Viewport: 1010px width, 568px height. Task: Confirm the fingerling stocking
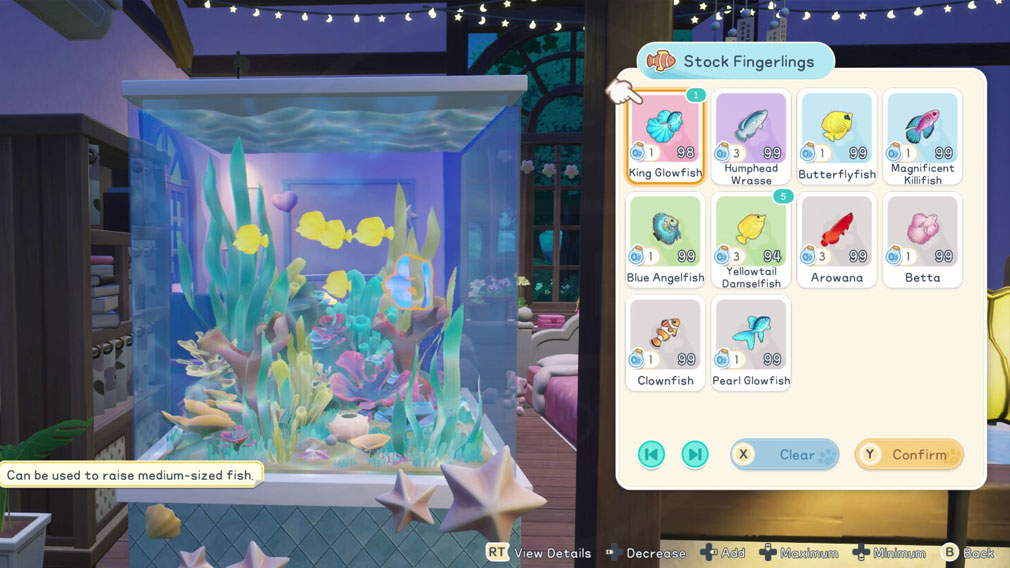(x=909, y=455)
